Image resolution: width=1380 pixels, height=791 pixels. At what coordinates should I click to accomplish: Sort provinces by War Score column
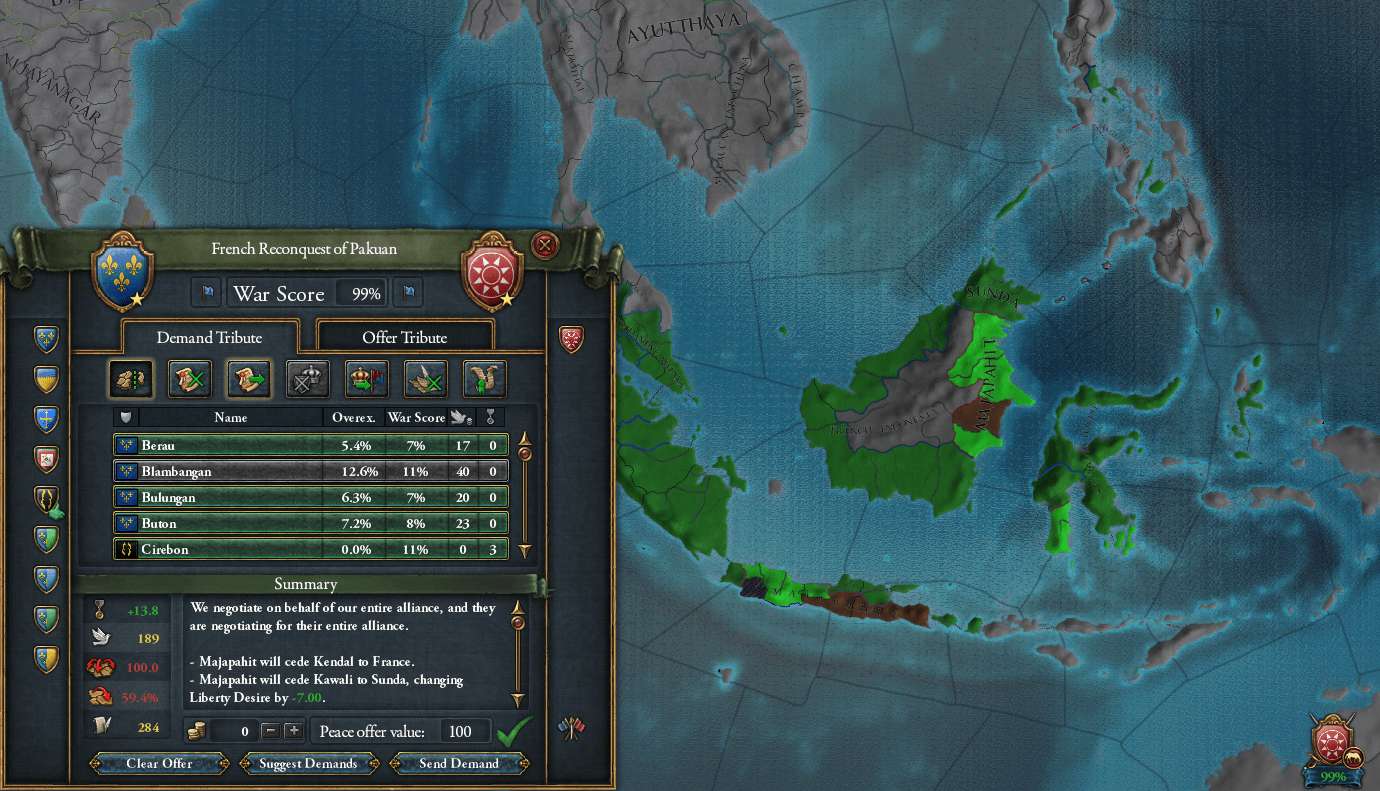click(415, 417)
